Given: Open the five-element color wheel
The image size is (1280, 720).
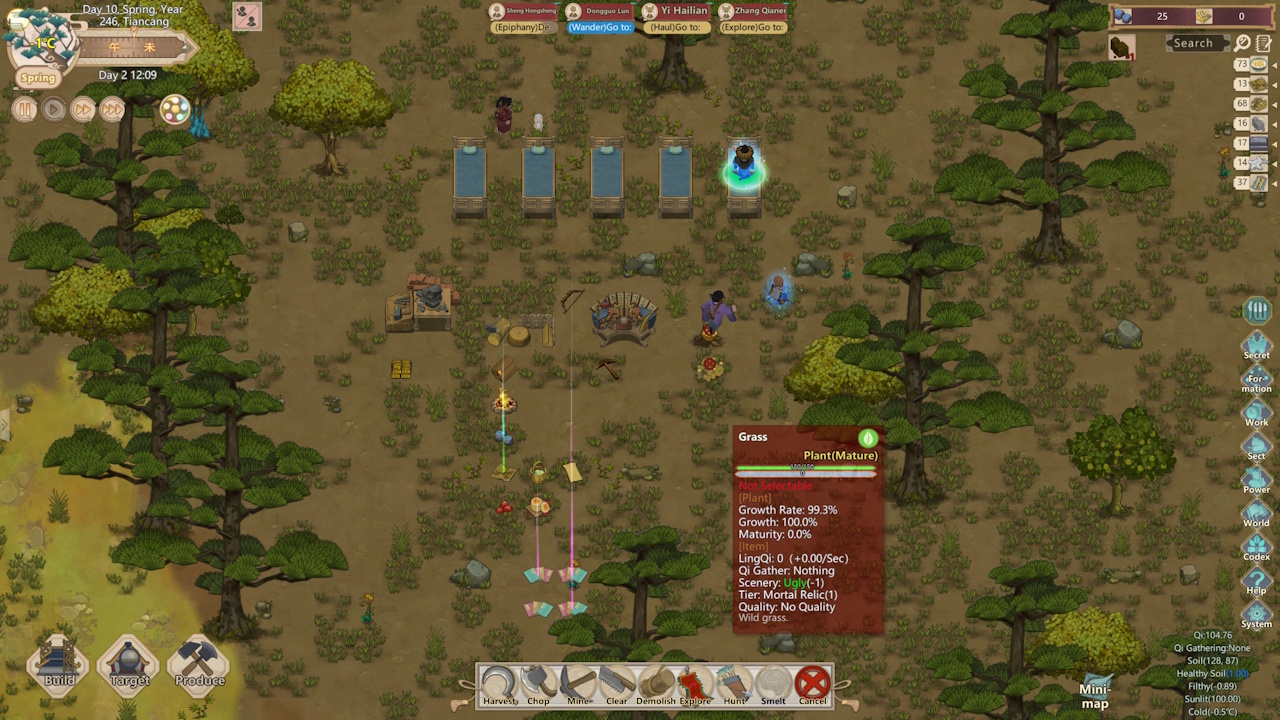Looking at the screenshot, I should coord(175,110).
